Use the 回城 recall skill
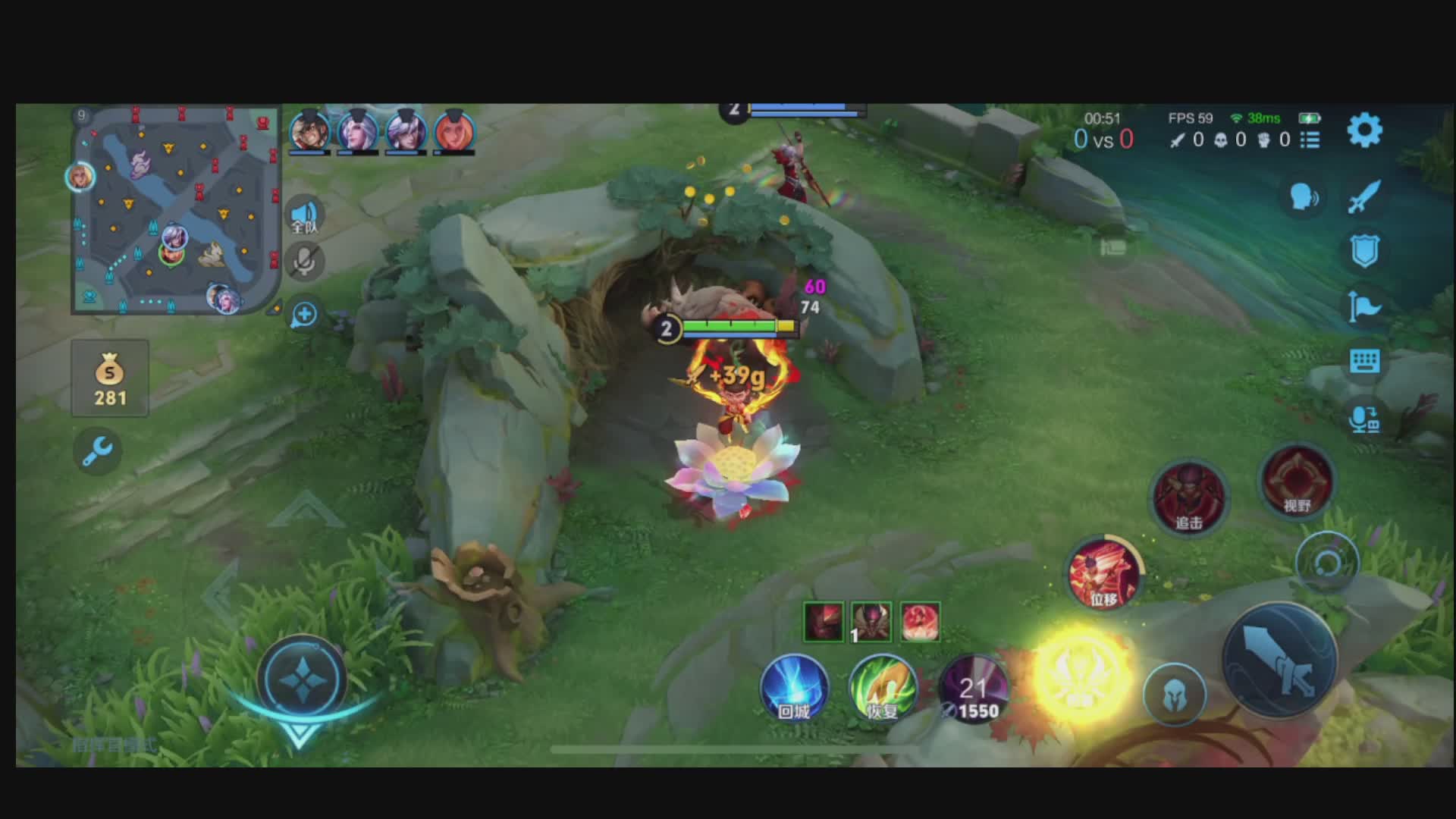The height and width of the screenshot is (819, 1456). (794, 688)
